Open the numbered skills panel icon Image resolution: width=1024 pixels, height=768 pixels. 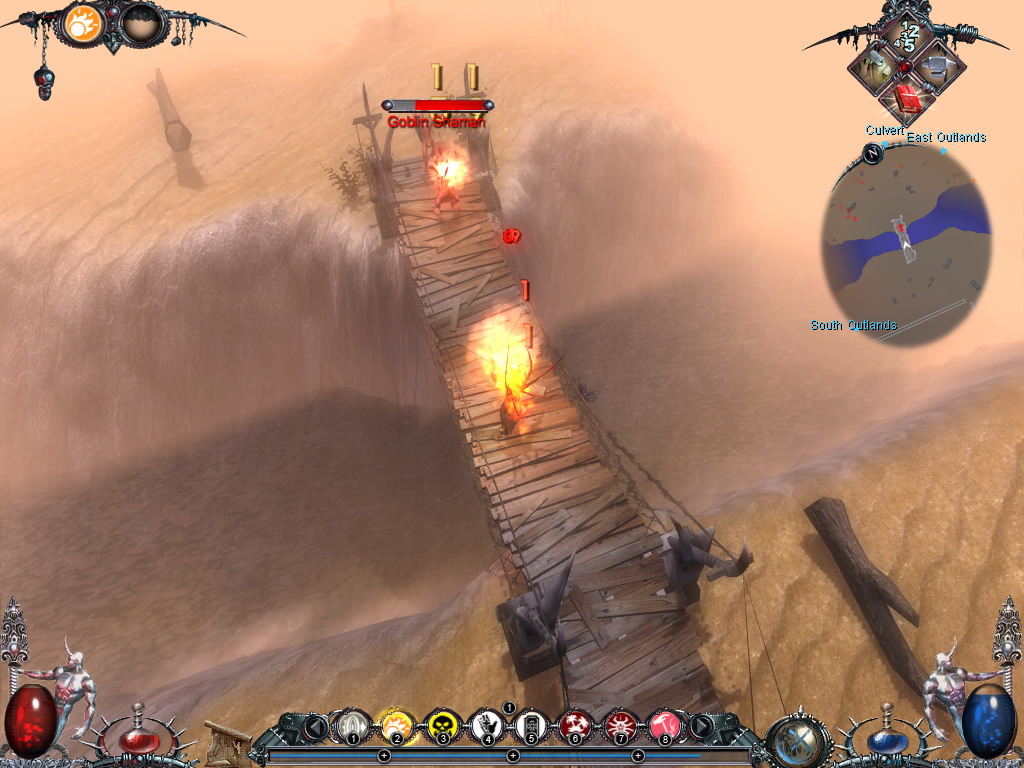(x=907, y=33)
